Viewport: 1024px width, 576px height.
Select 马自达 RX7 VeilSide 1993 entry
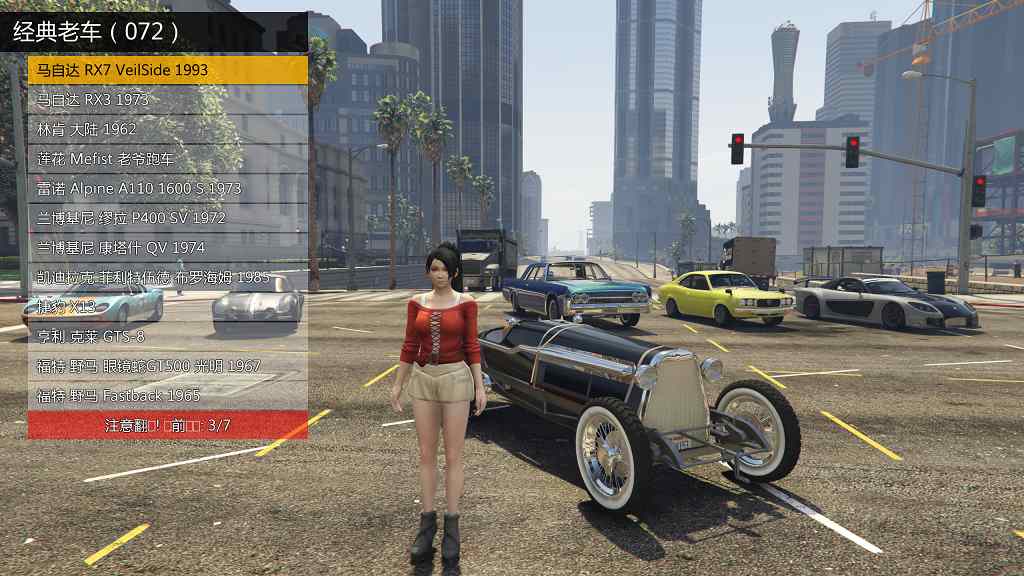(167, 70)
